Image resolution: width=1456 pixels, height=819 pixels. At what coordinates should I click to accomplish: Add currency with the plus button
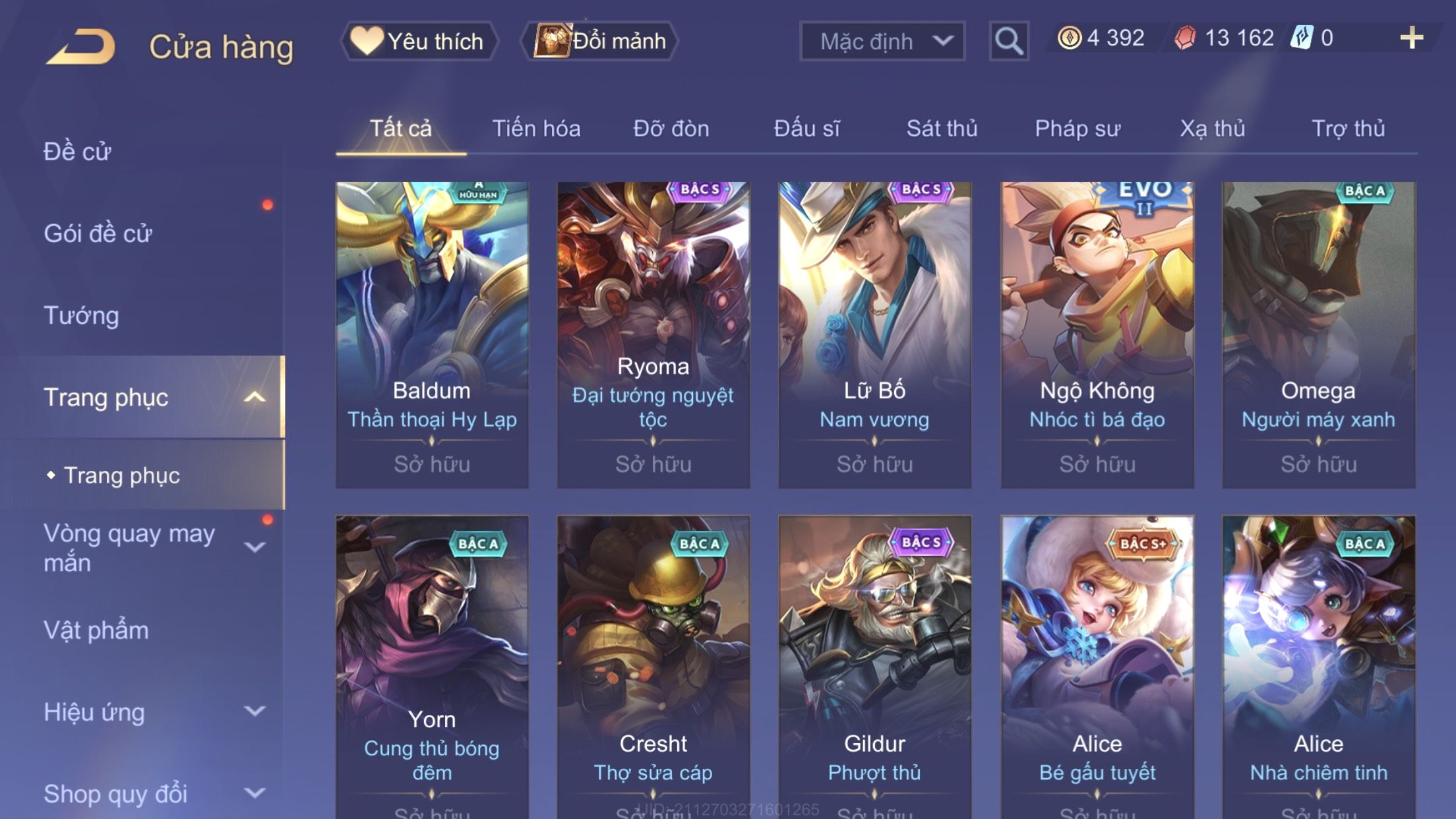click(x=1411, y=38)
